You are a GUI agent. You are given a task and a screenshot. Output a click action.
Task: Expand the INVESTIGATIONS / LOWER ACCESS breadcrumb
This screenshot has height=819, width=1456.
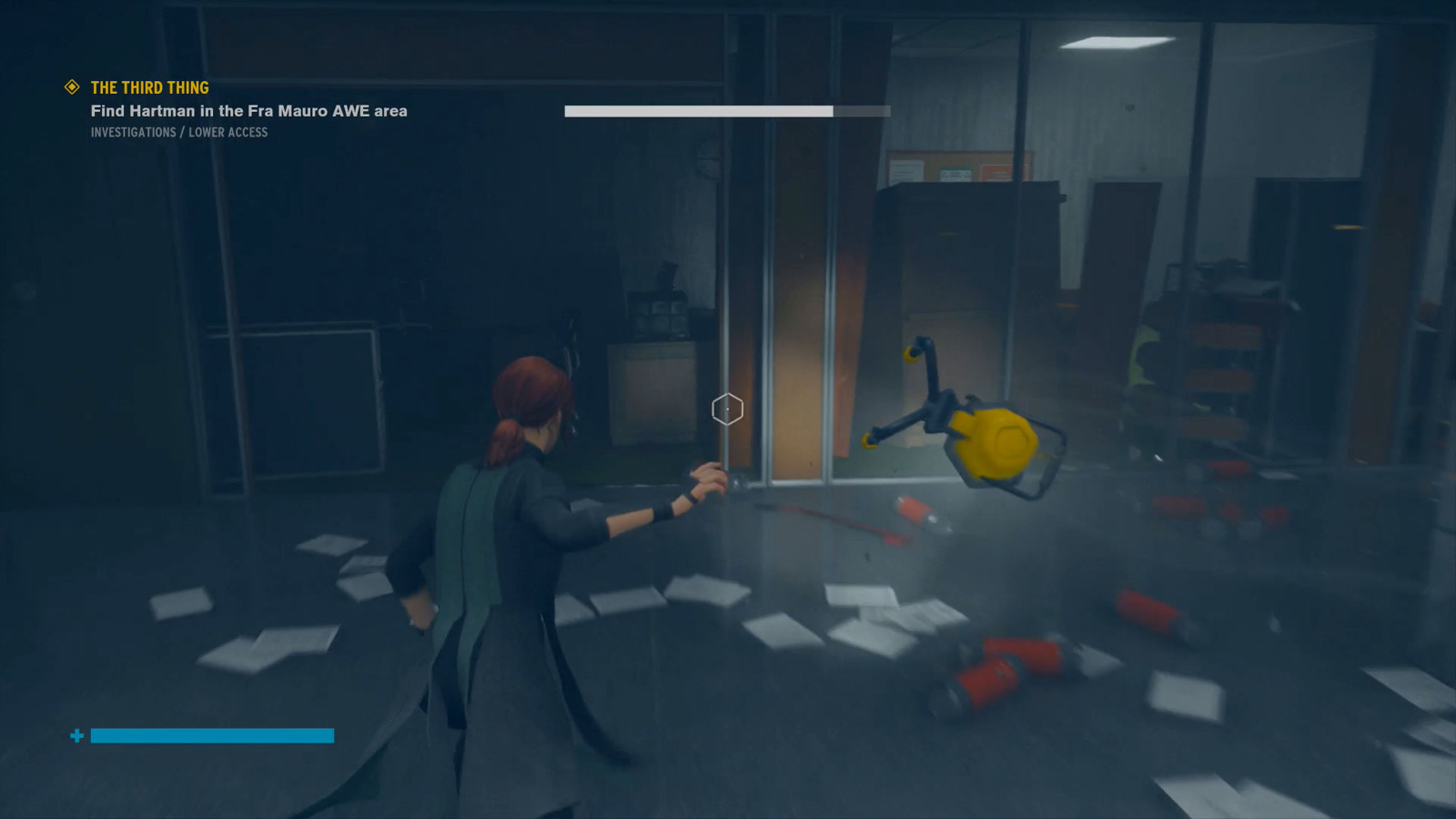(178, 132)
